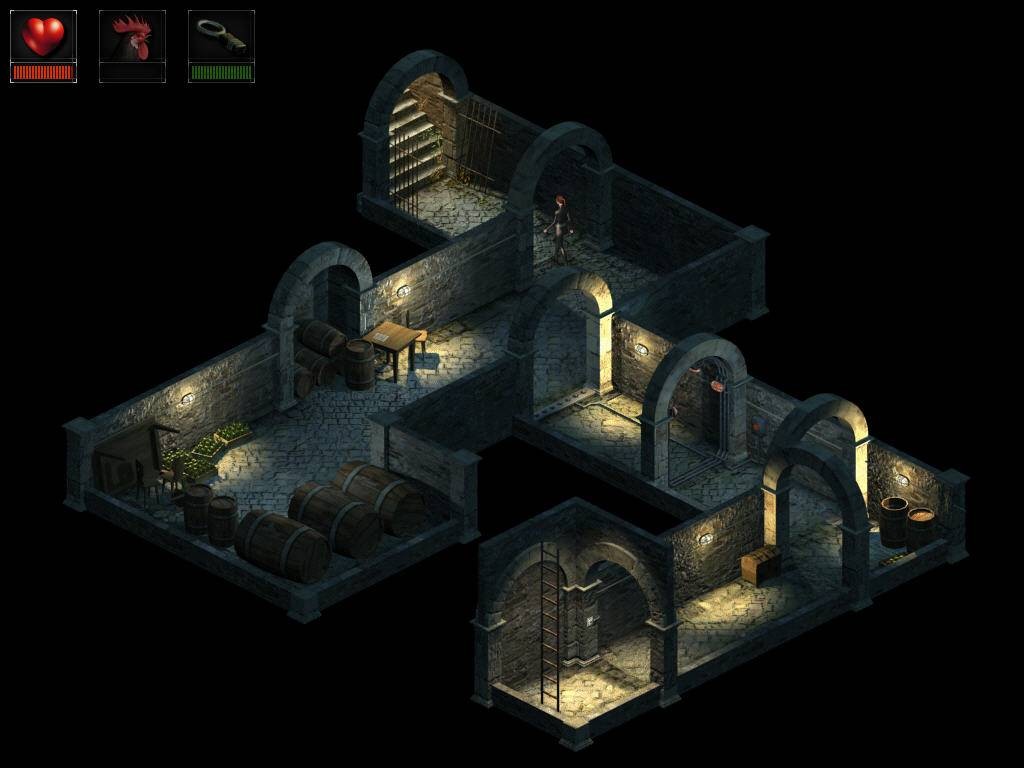The width and height of the screenshot is (1024, 768).
Task: Select the rooster icon
Action: (132, 38)
